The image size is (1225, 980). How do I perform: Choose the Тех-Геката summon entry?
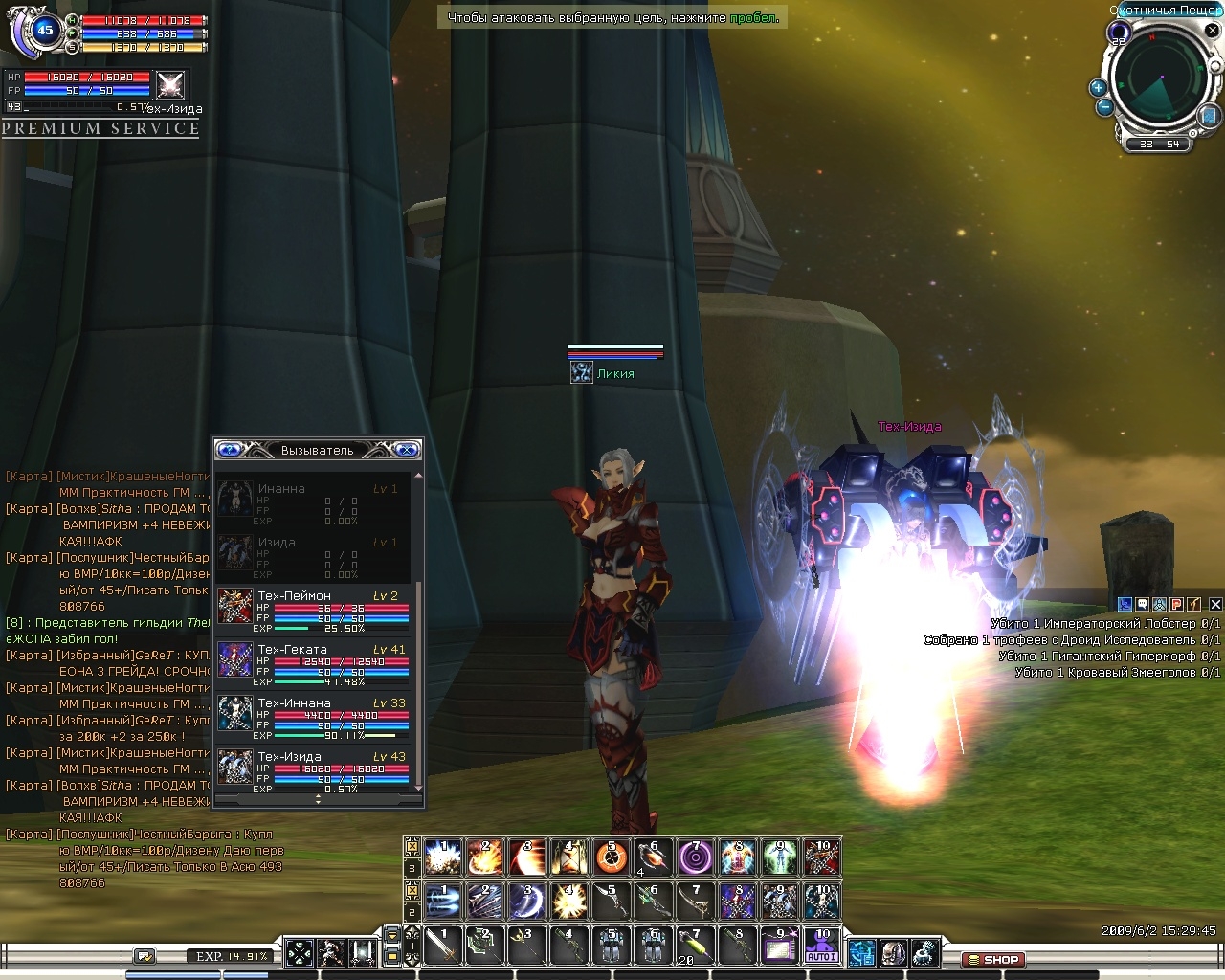[314, 664]
